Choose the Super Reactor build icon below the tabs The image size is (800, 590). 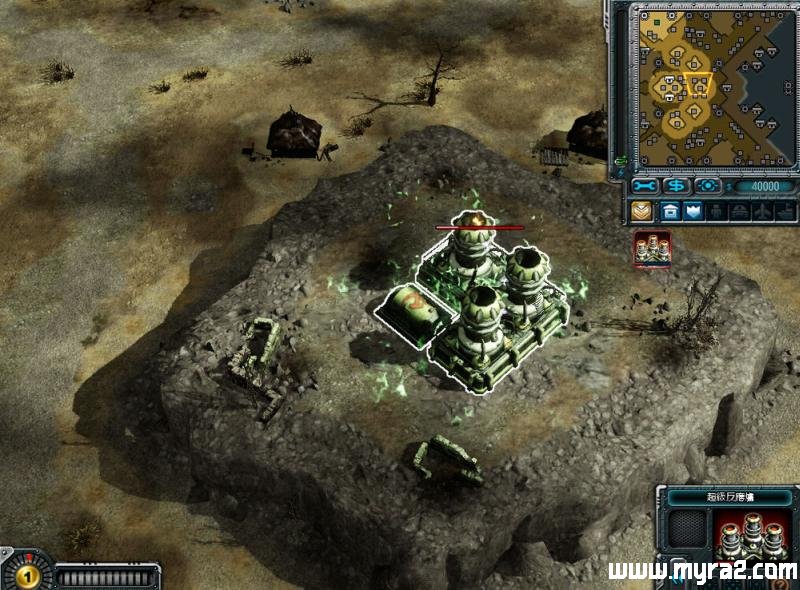tap(651, 249)
